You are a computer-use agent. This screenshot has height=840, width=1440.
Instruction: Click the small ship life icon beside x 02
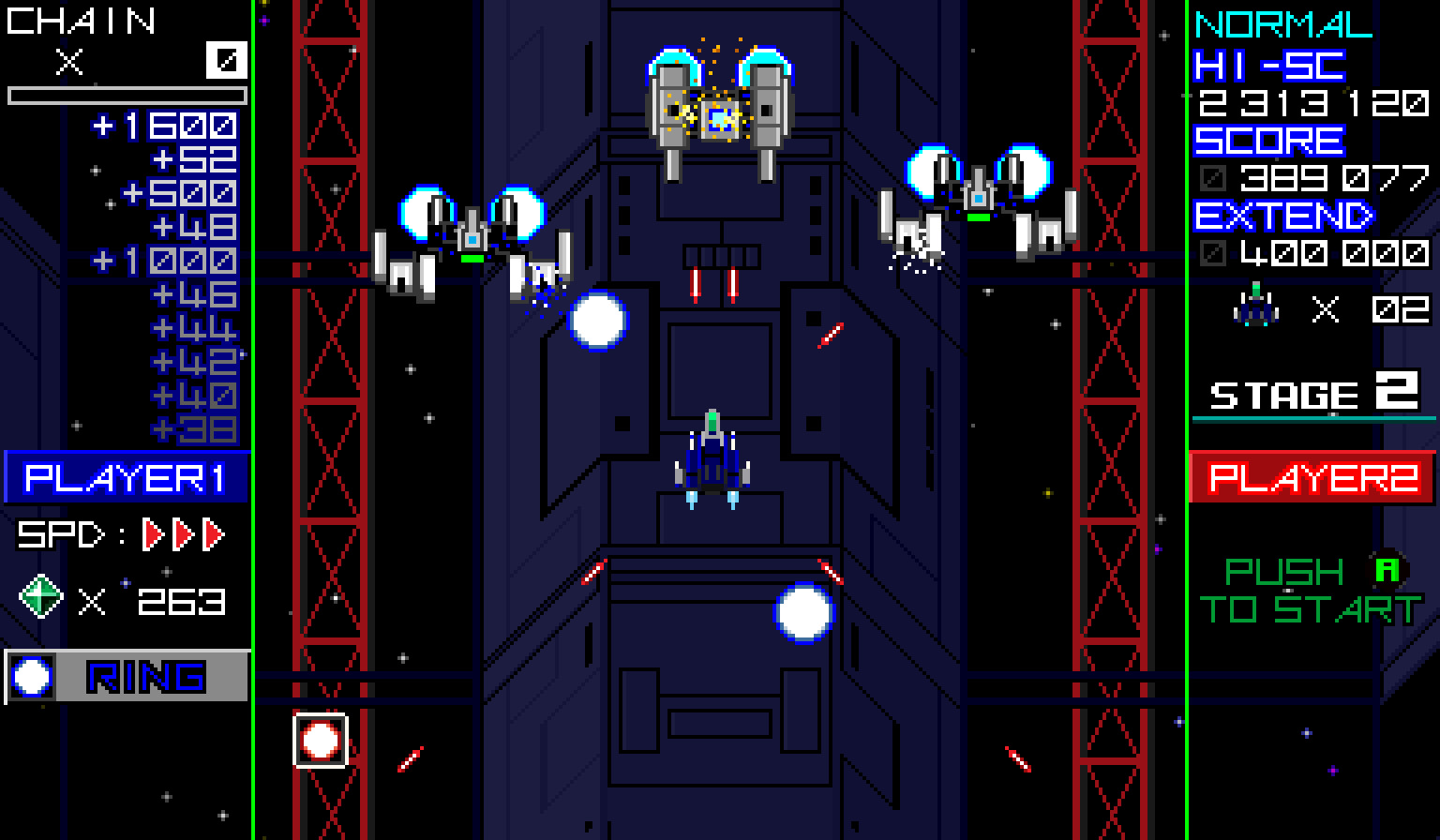(1254, 304)
